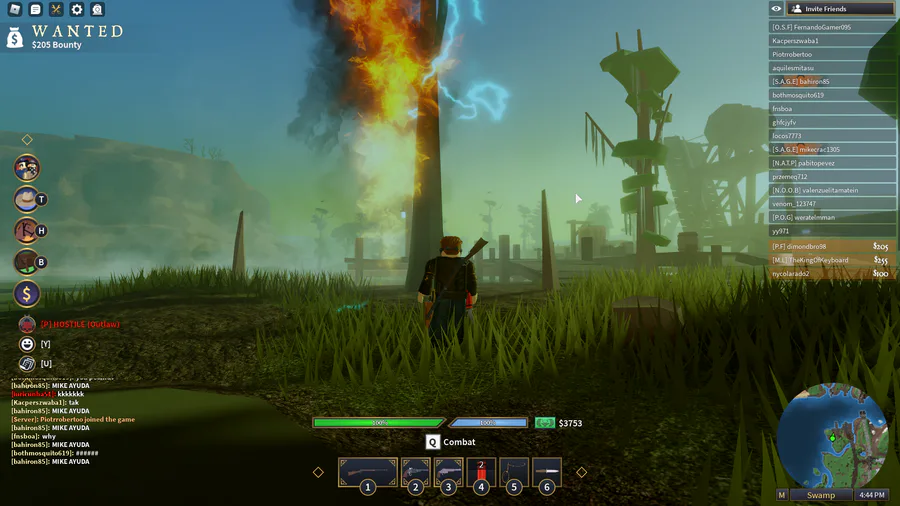Open the Roblox main menu
The height and width of the screenshot is (506, 900).
[15, 9]
